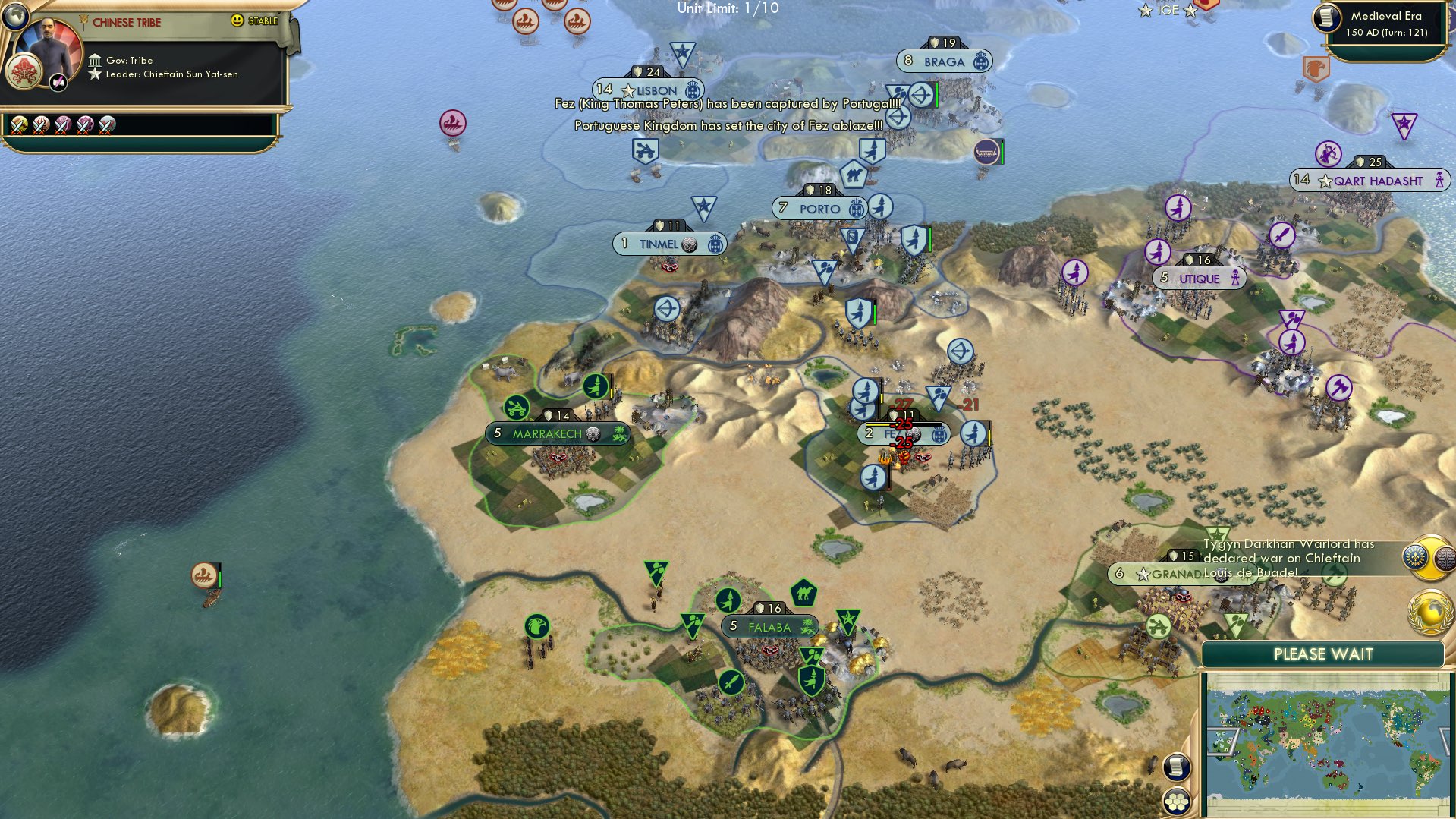Image resolution: width=1456 pixels, height=819 pixels.
Task: Open the world minimap view
Action: pyautogui.click(x=1326, y=744)
